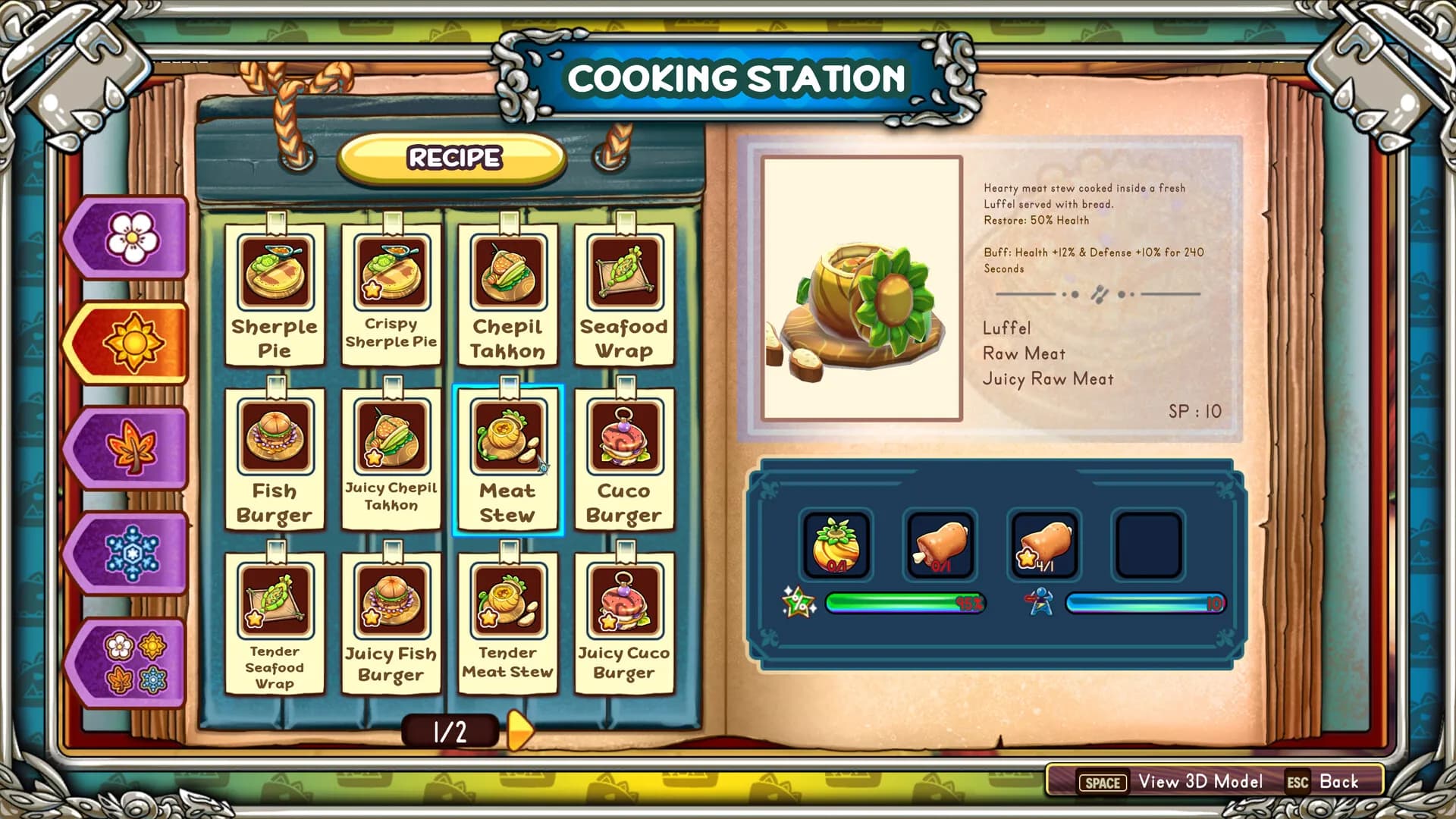Click the empty fourth ingredient slot
The image size is (1456, 819).
point(1147,544)
